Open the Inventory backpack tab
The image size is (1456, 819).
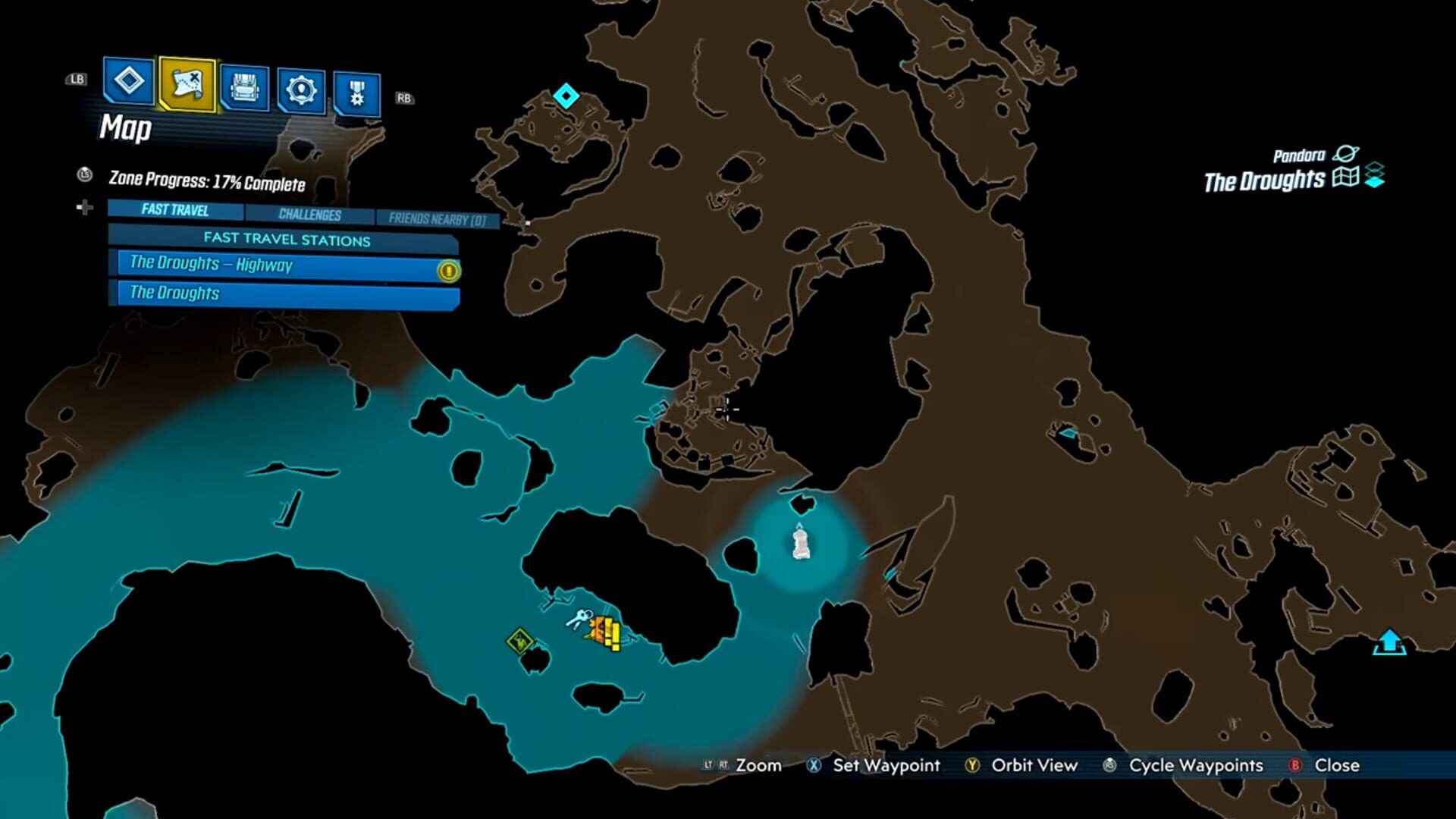244,88
